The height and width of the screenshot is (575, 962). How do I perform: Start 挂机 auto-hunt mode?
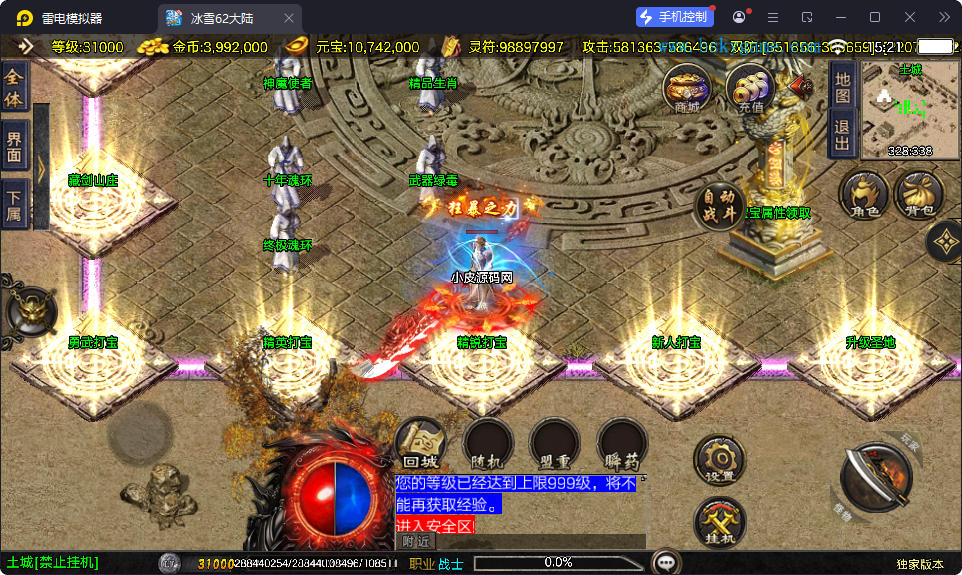[719, 521]
